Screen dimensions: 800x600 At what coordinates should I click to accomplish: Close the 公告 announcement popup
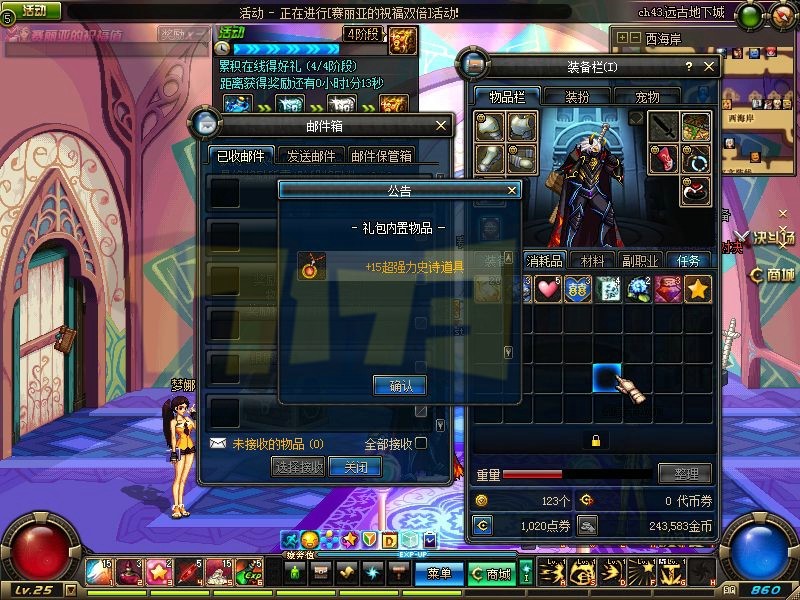pyautogui.click(x=512, y=189)
